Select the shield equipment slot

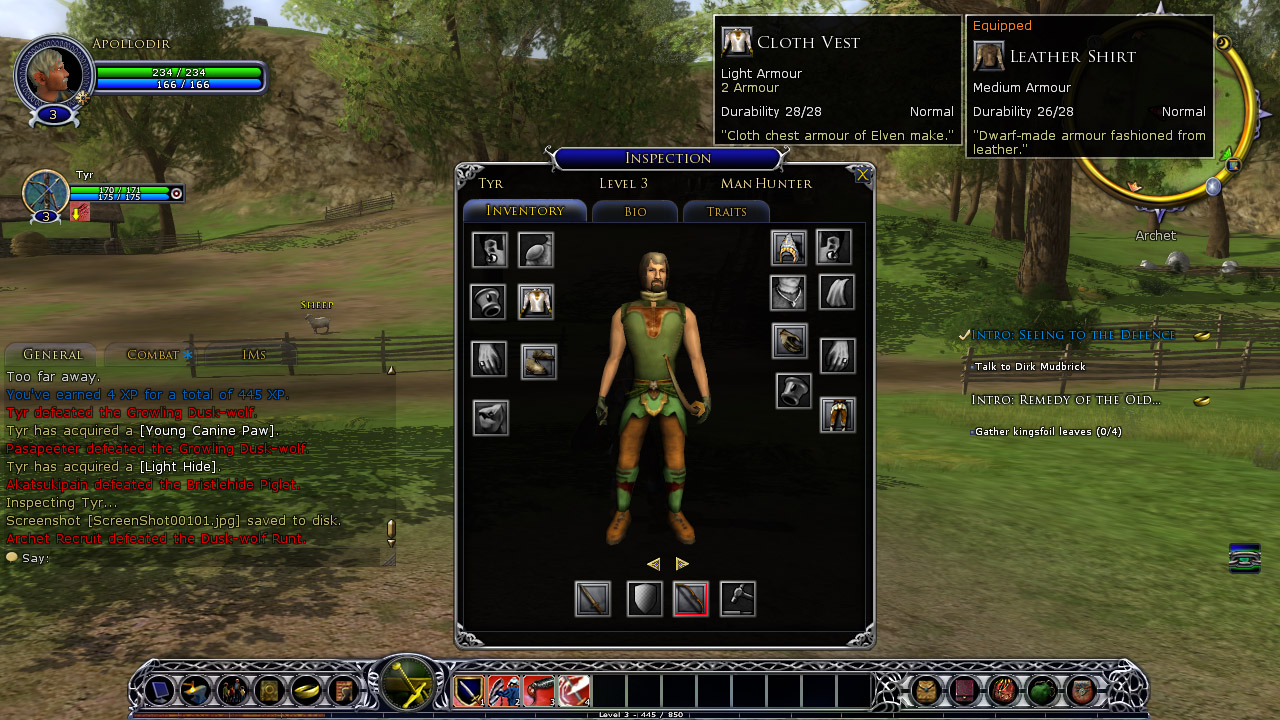tap(645, 599)
